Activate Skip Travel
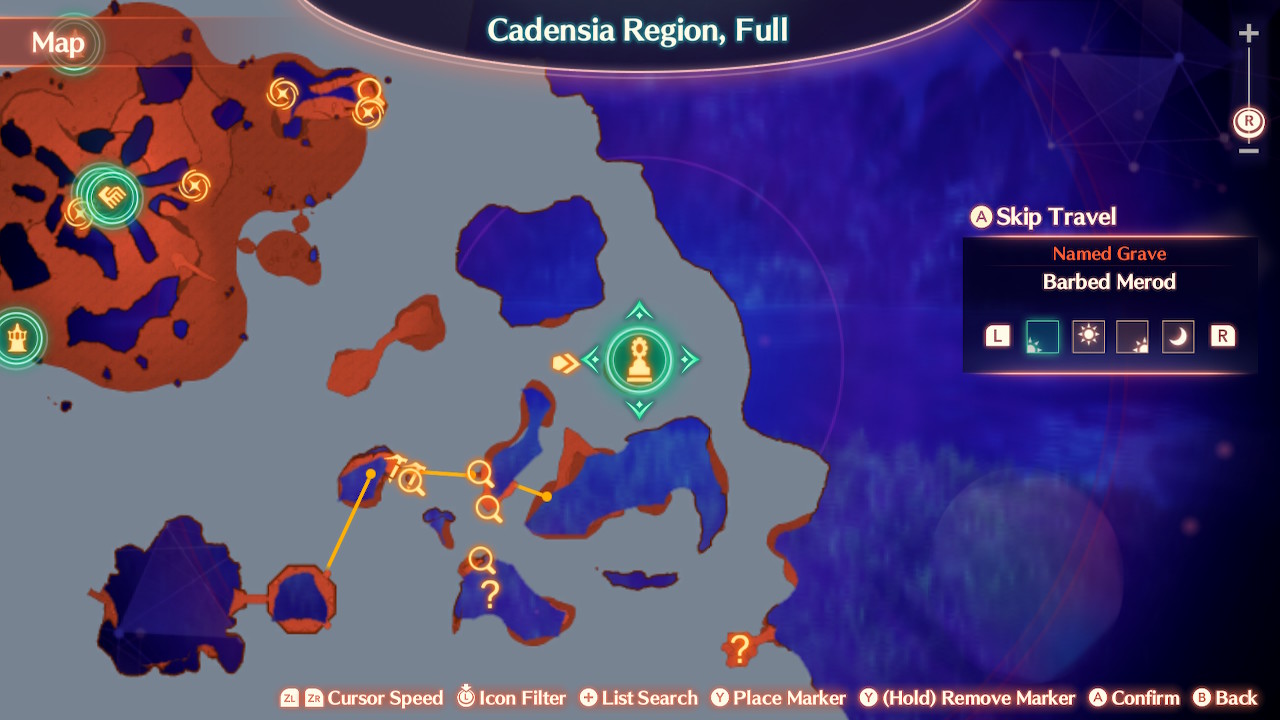Viewport: 1280px width, 720px height. coord(1042,217)
